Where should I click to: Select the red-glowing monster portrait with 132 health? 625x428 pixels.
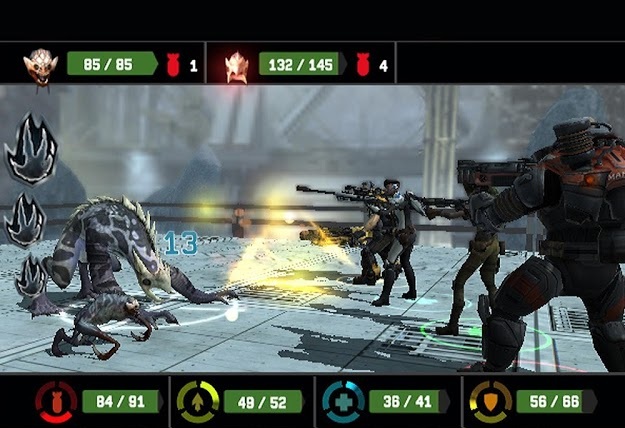(237, 66)
